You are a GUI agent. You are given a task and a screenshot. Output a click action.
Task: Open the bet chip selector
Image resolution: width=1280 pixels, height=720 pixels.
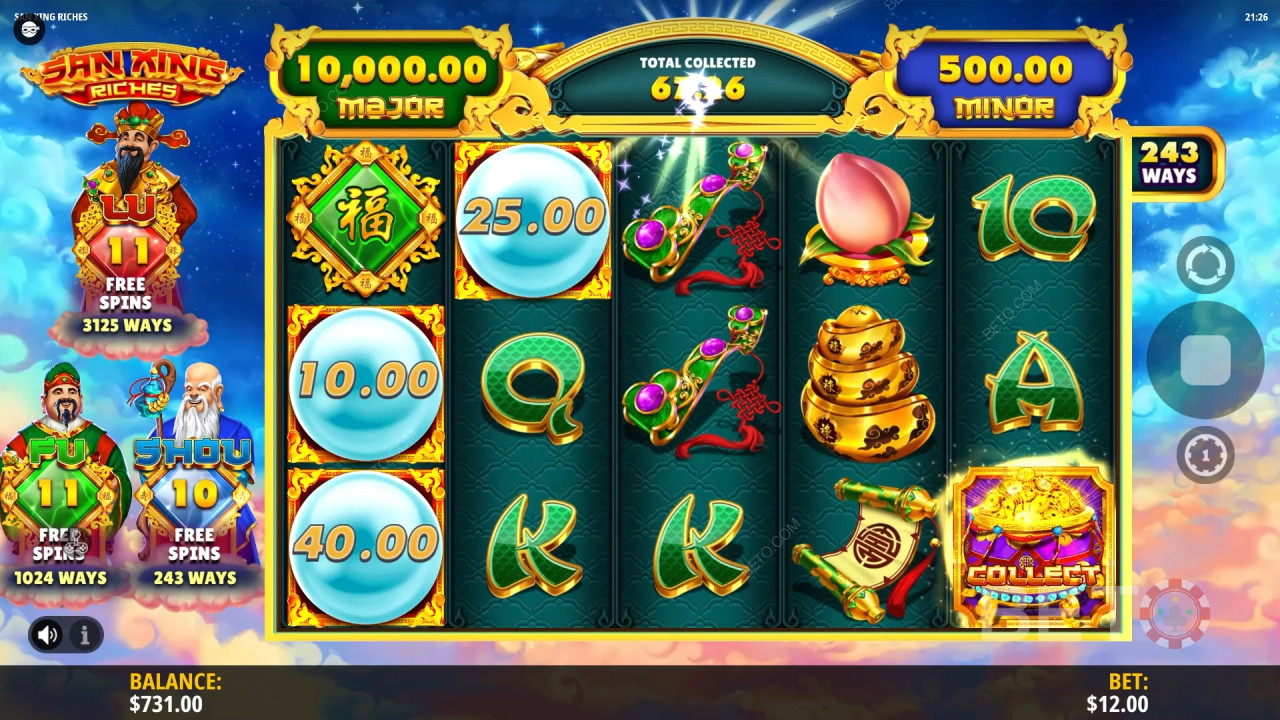point(1205,455)
